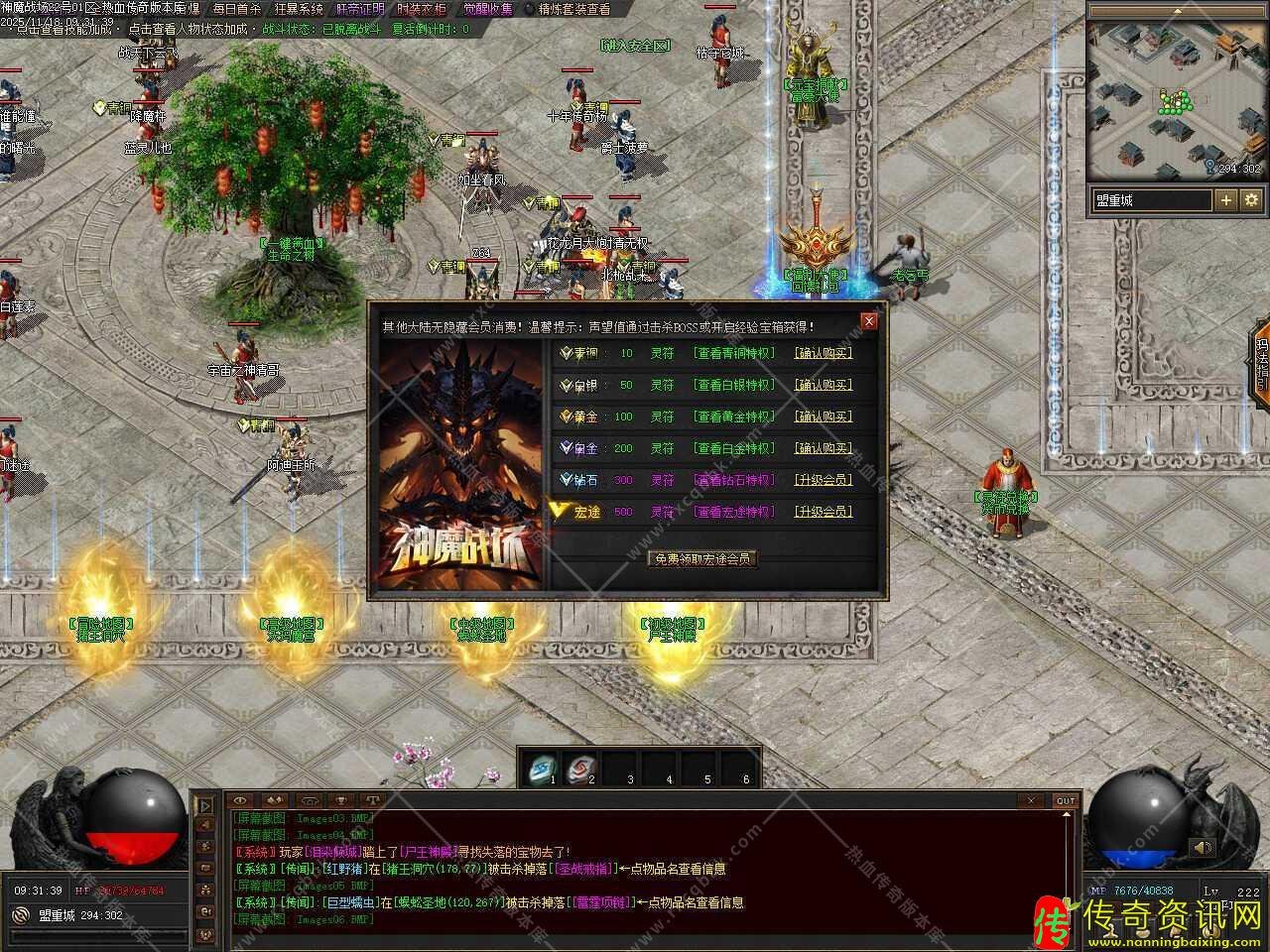Claim free 宏途 membership button
1270x952 pixels.
coord(702,559)
